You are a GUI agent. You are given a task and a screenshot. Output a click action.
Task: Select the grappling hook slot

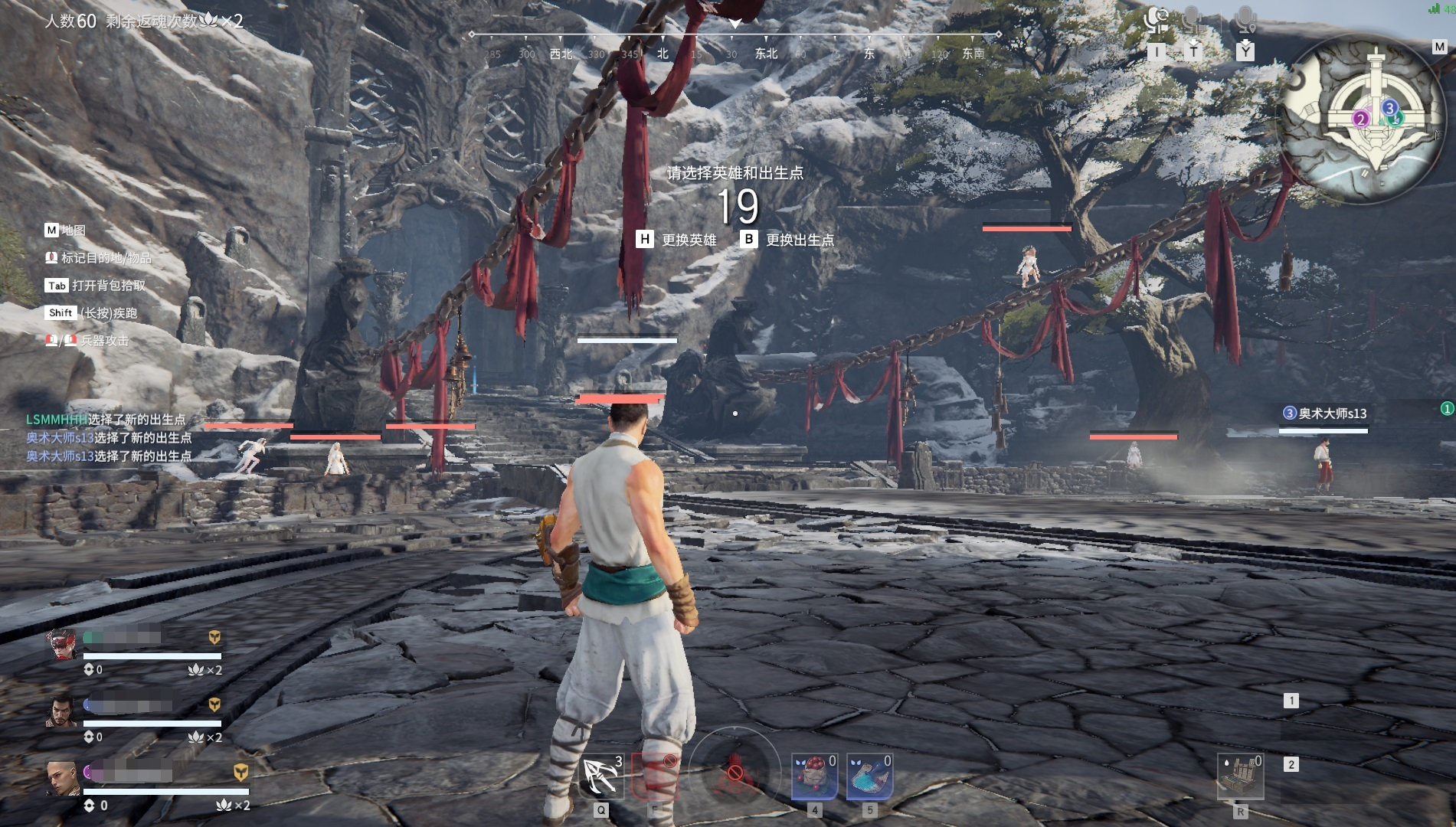tap(601, 776)
